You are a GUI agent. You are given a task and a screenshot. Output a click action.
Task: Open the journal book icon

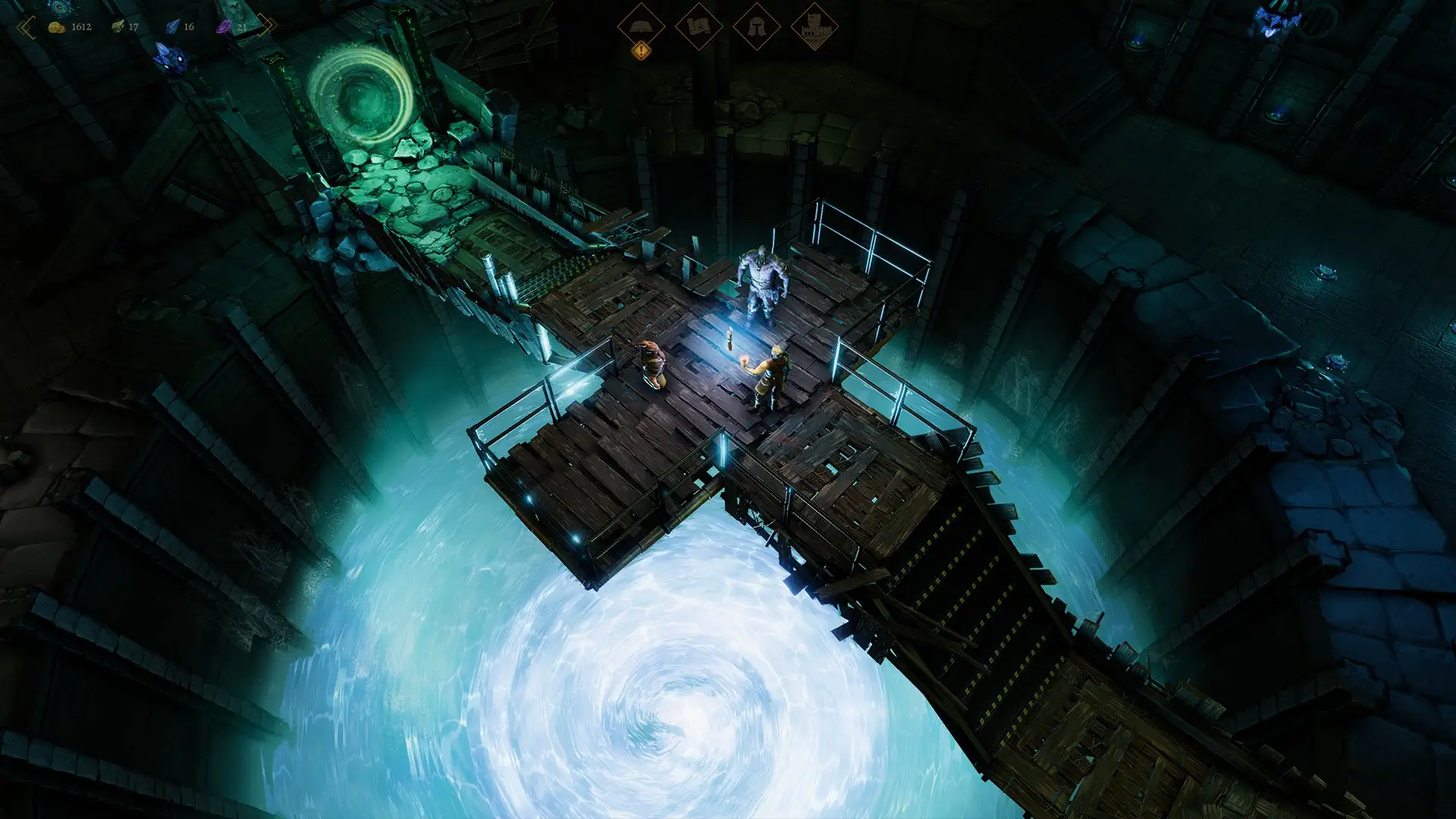pos(641,26)
